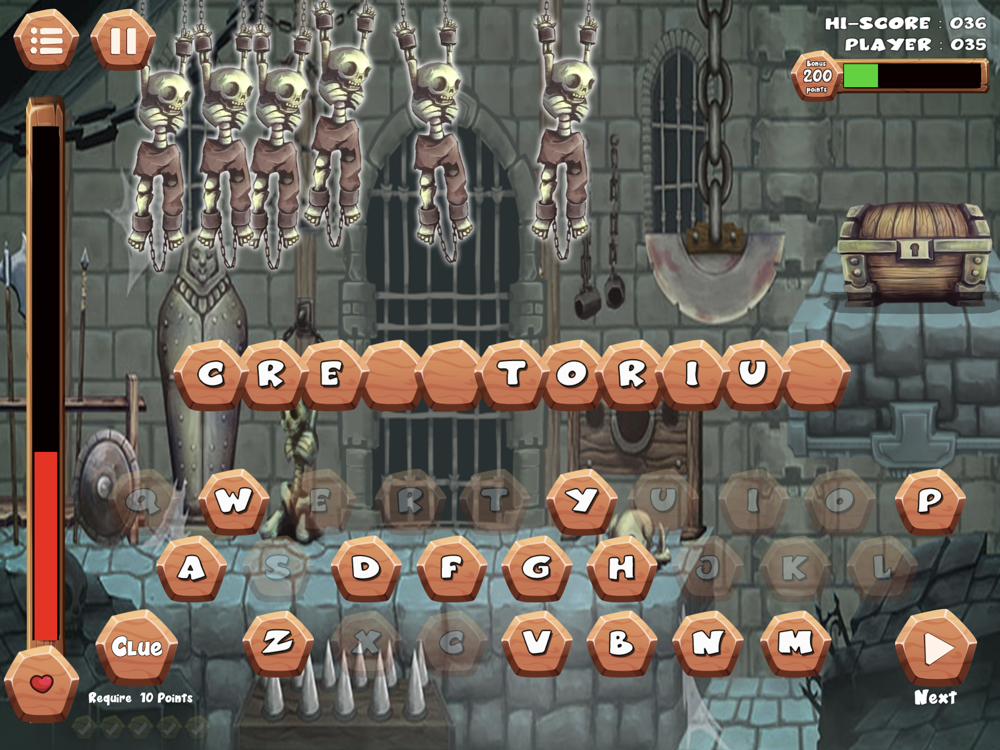Select the letter P key
1000x750 pixels.
coord(929,502)
